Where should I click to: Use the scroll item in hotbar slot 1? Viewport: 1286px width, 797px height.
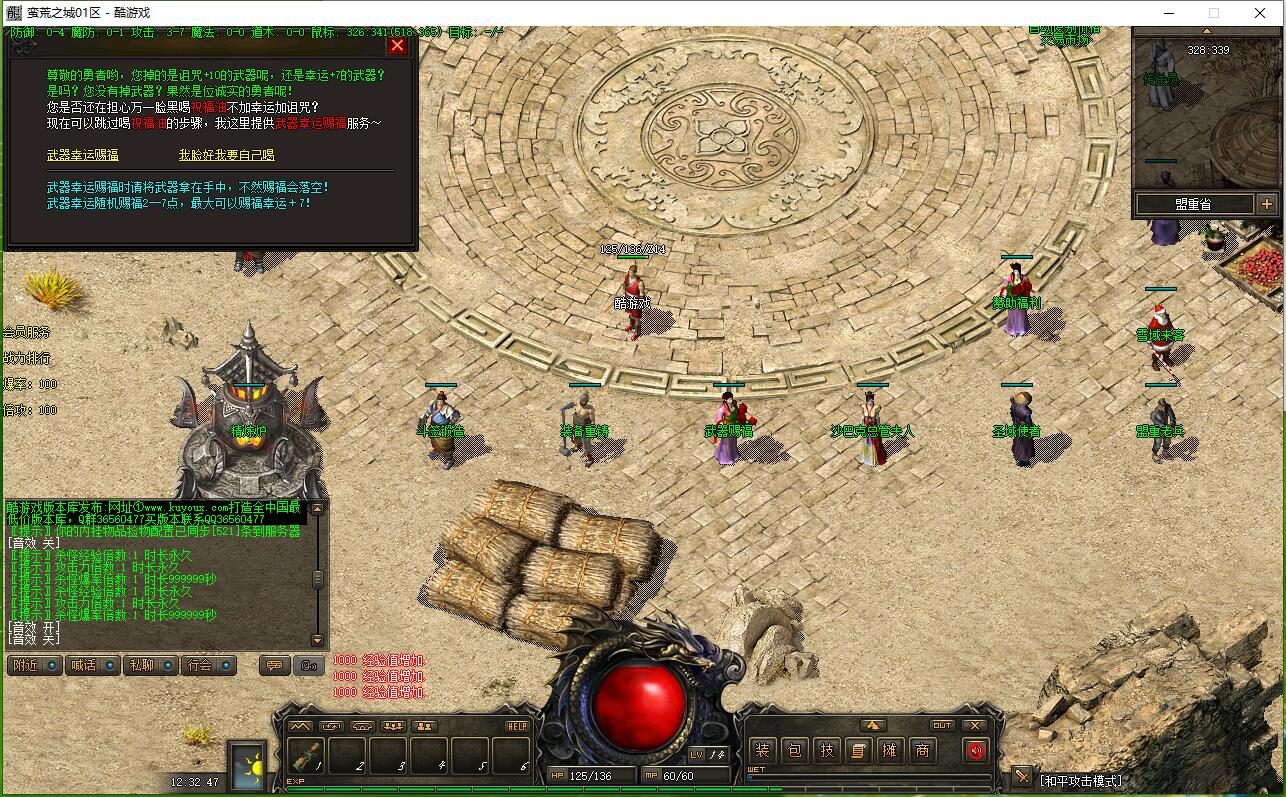click(x=307, y=755)
